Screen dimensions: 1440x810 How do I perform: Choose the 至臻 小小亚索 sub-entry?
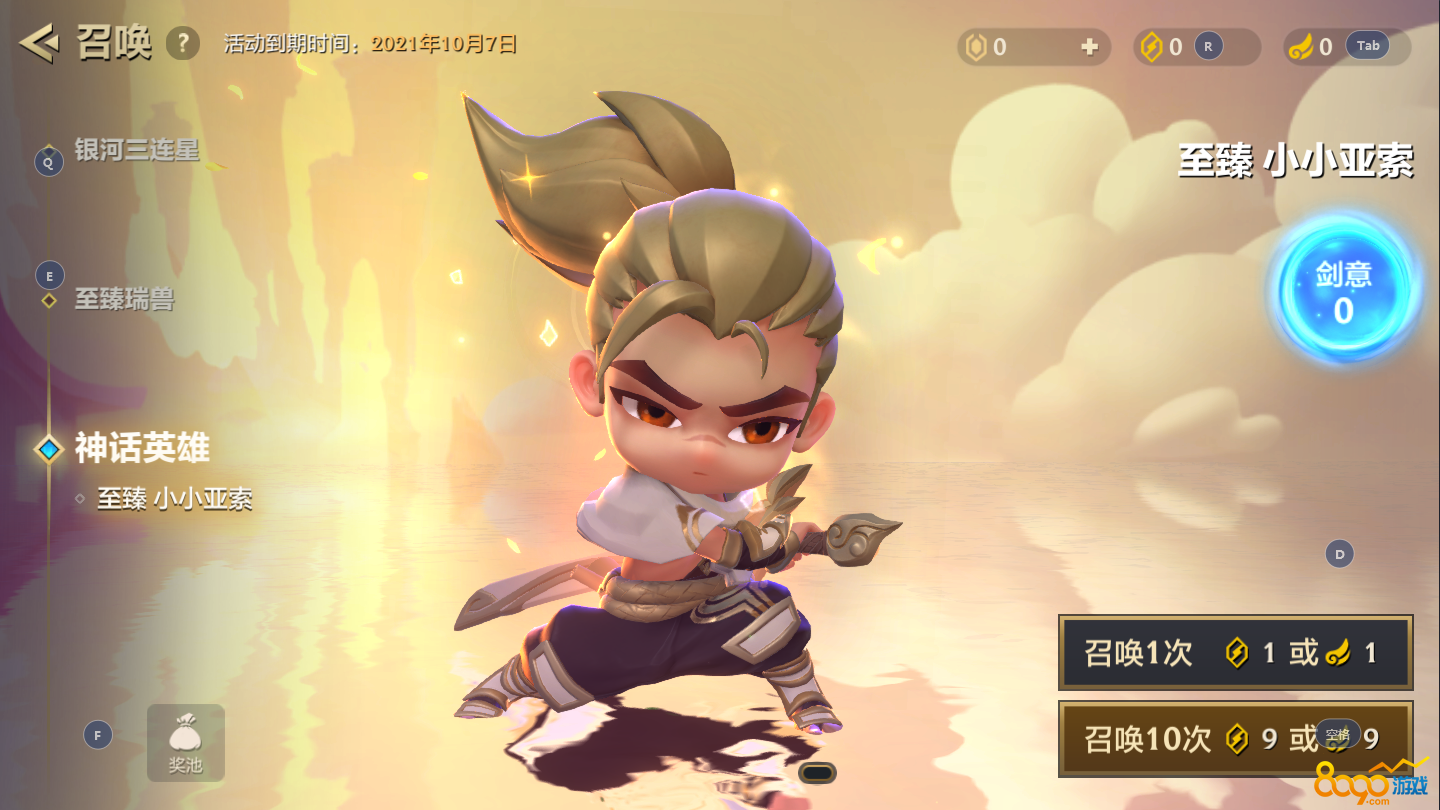174,498
